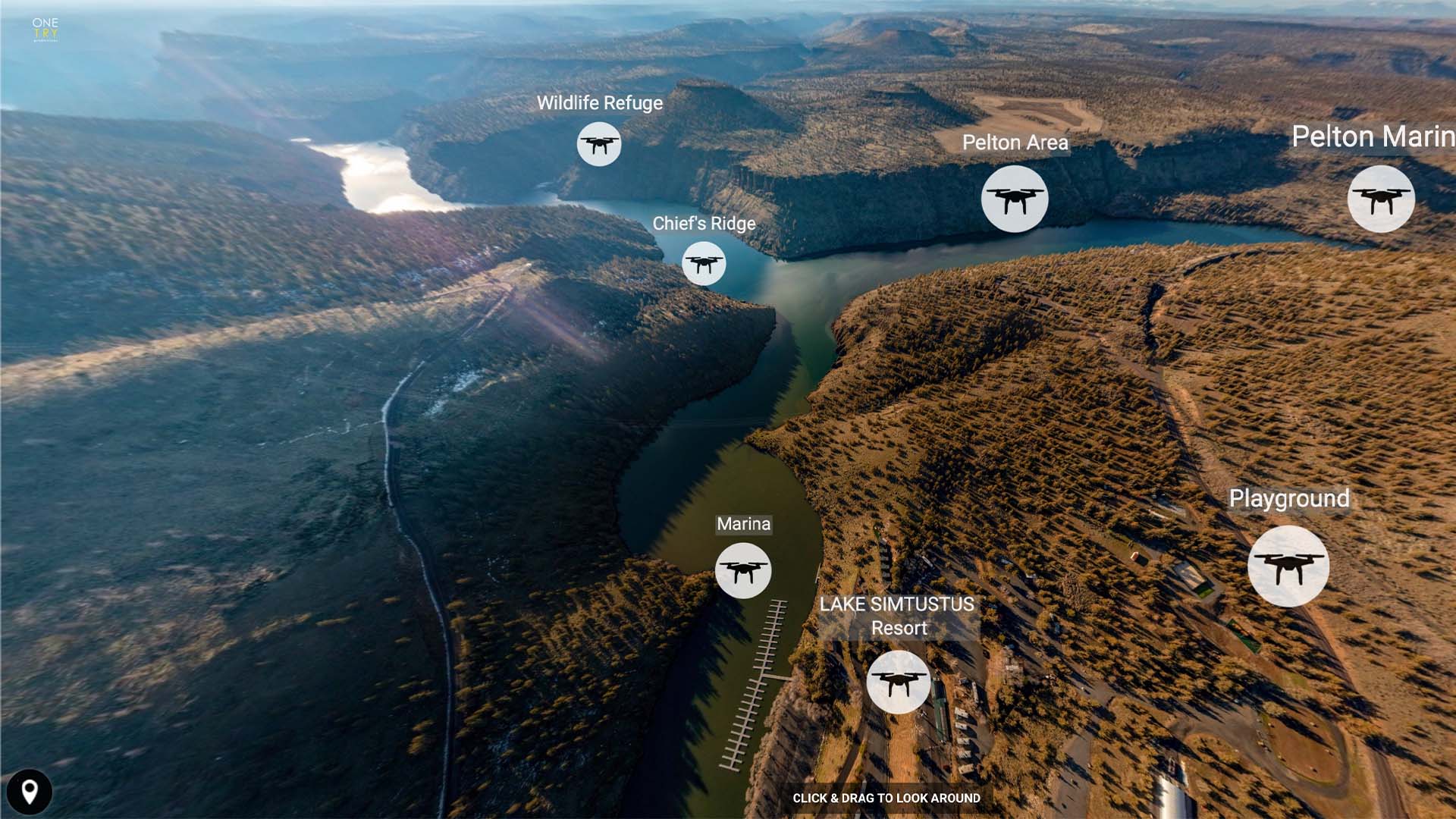The height and width of the screenshot is (819, 1456).
Task: Click the One Try logo
Action: point(45,29)
